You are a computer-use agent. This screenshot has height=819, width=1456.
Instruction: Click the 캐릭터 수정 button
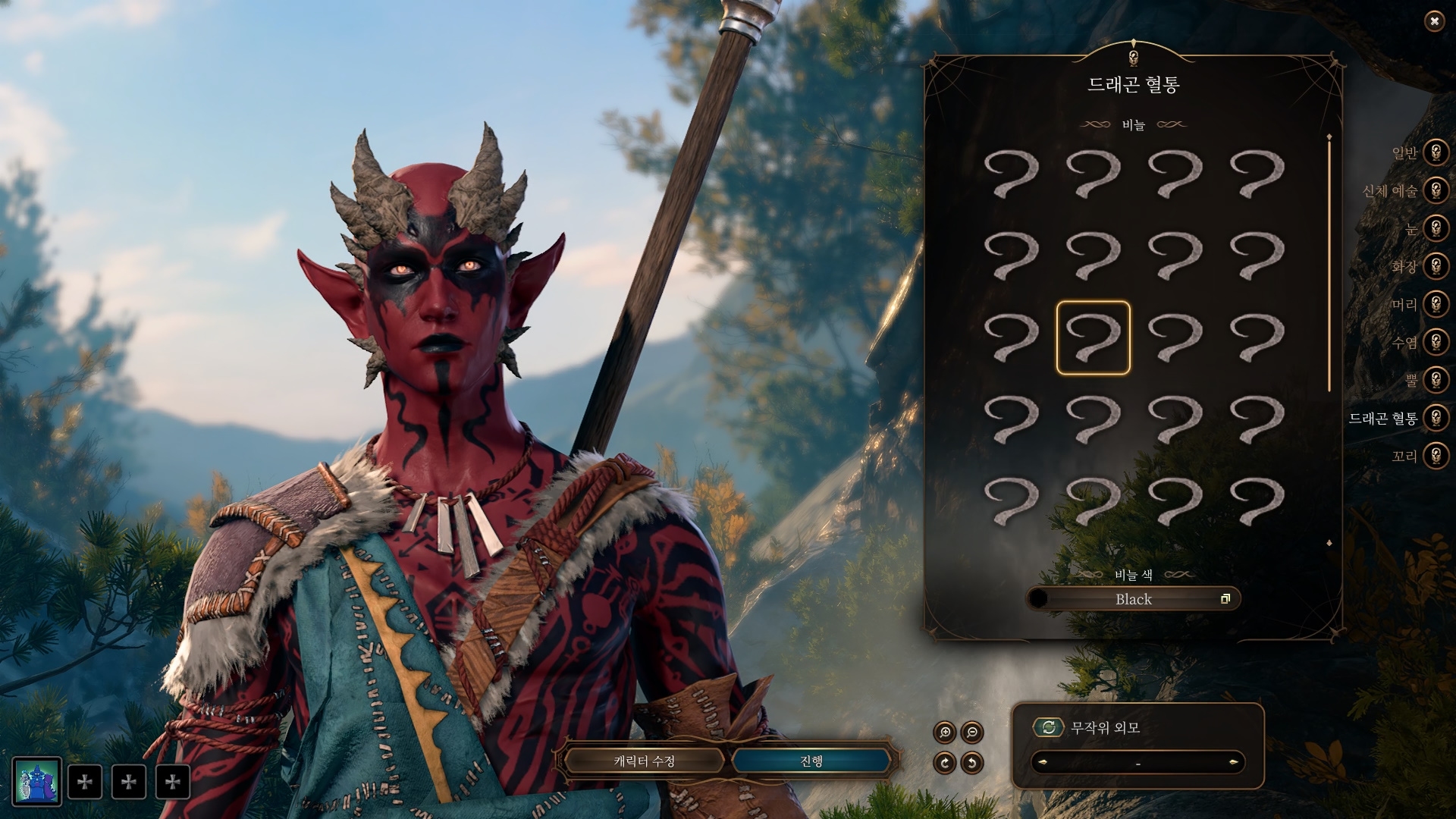[x=644, y=761]
